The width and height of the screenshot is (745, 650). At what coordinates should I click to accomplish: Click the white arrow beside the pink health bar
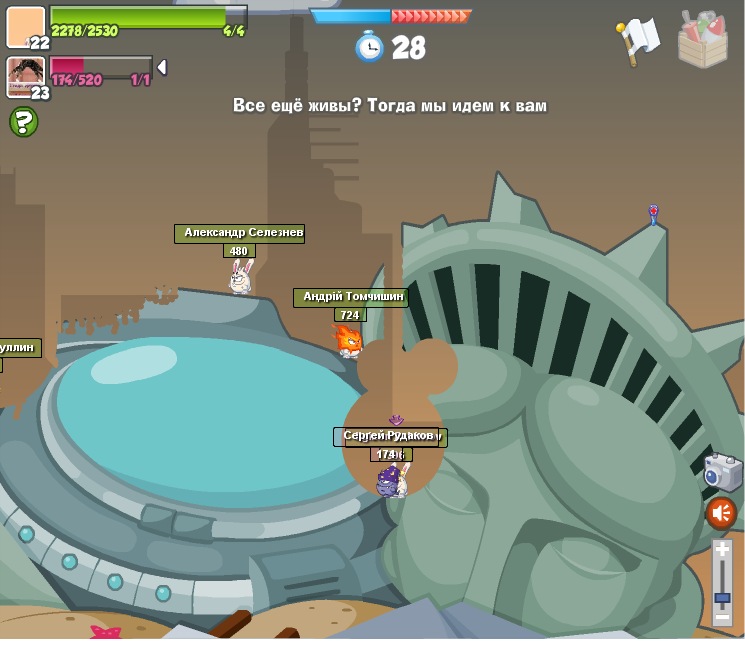click(162, 67)
